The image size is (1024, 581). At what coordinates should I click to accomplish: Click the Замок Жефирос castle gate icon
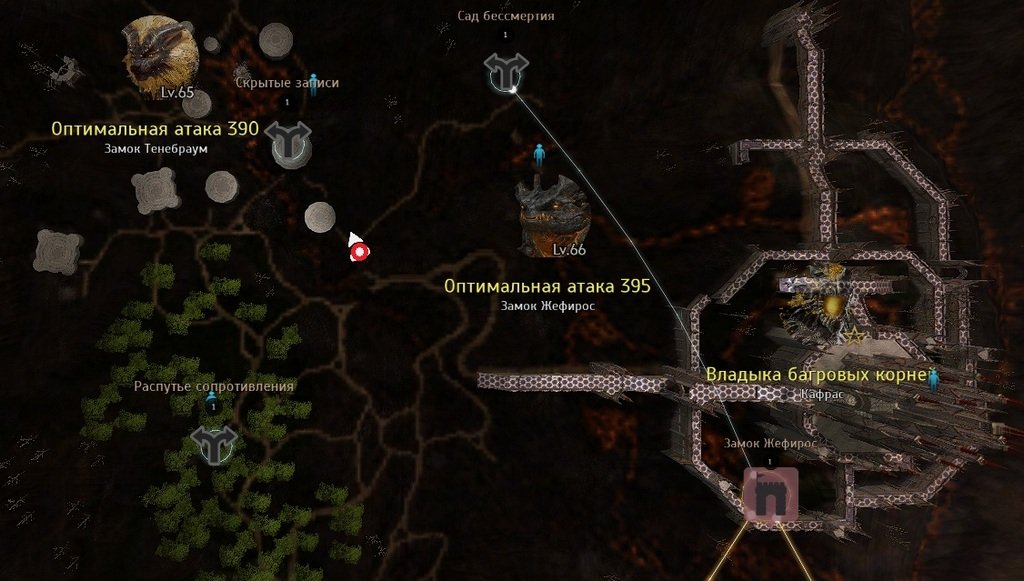(x=770, y=495)
